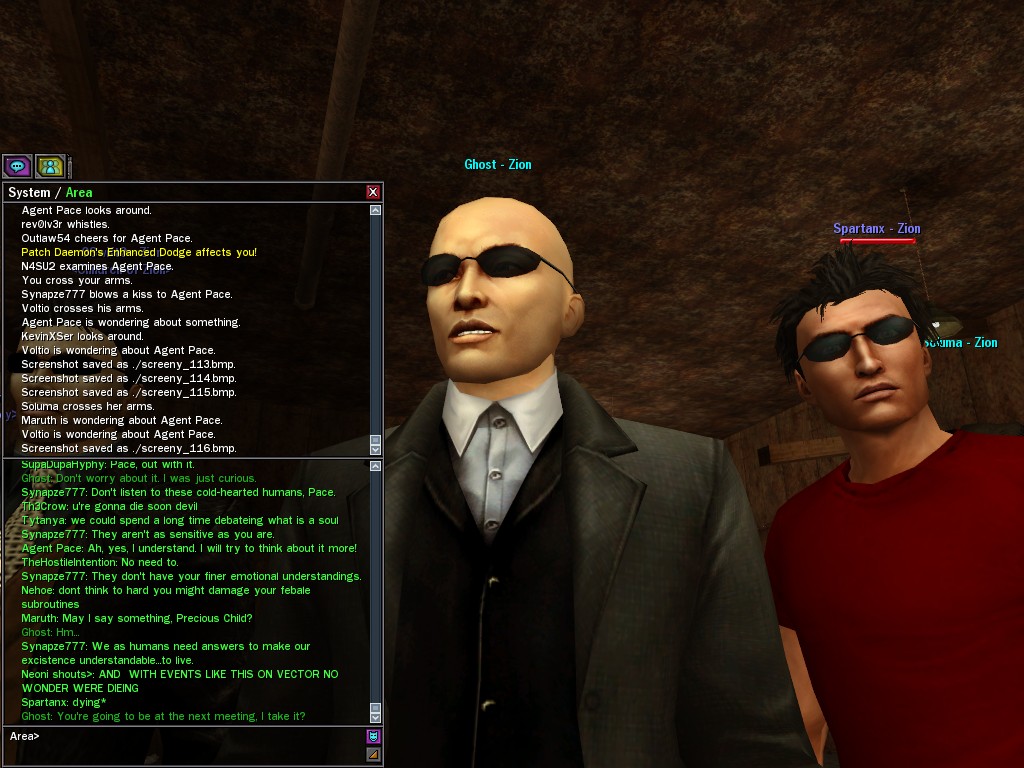Select the Spartanx - Zion player nameplate
Screen dimensions: 1024x768
876,229
